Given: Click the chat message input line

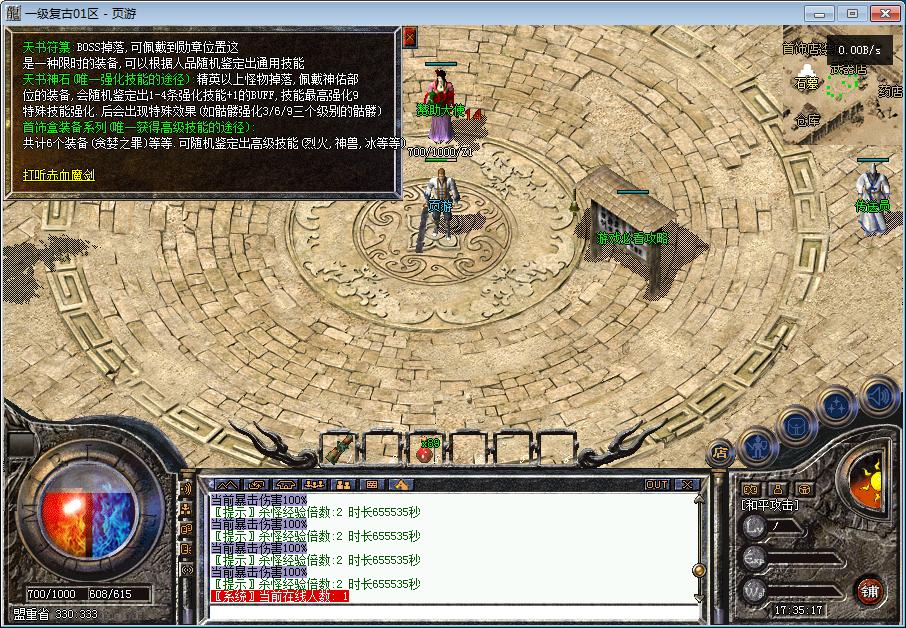Looking at the screenshot, I should coord(450,611).
